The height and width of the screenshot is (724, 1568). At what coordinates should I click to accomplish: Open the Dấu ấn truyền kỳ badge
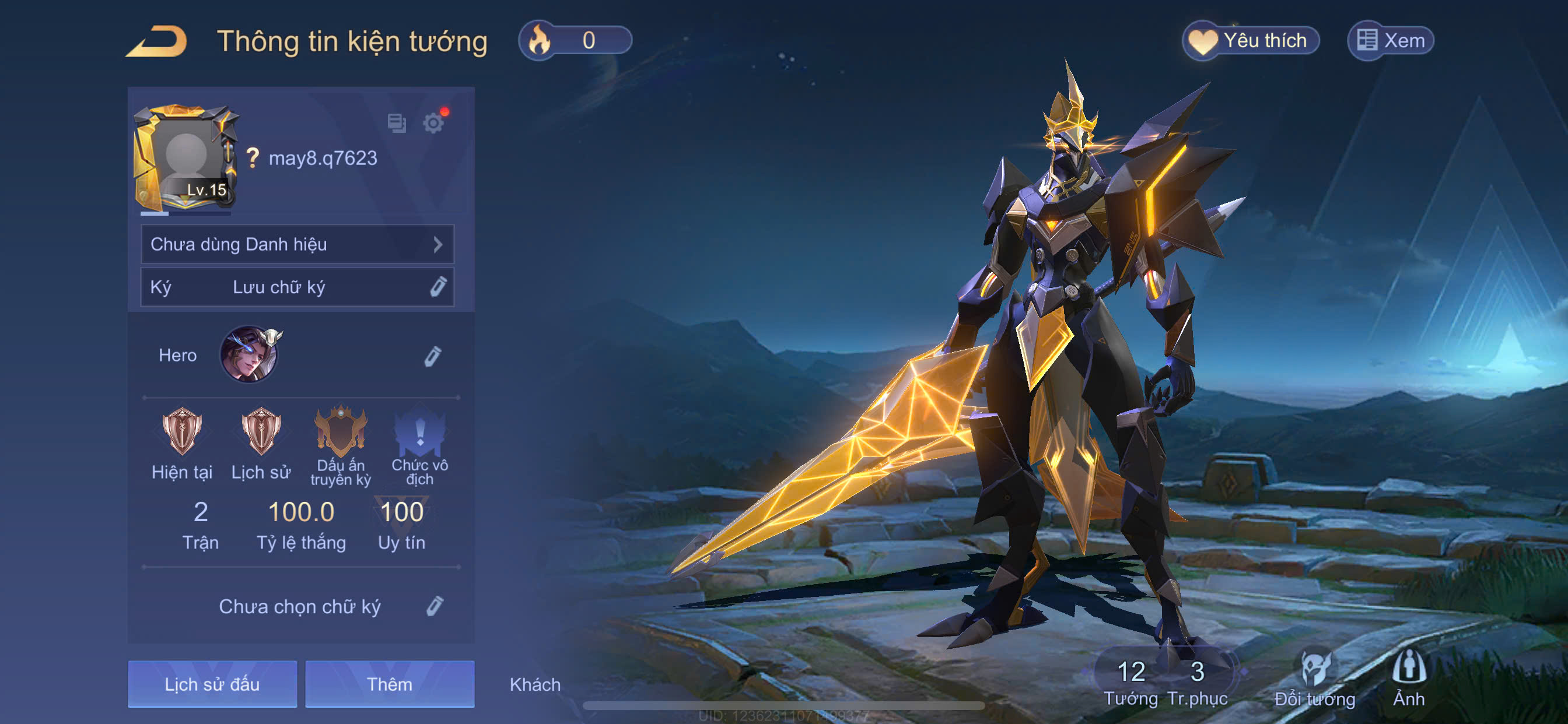click(x=340, y=433)
